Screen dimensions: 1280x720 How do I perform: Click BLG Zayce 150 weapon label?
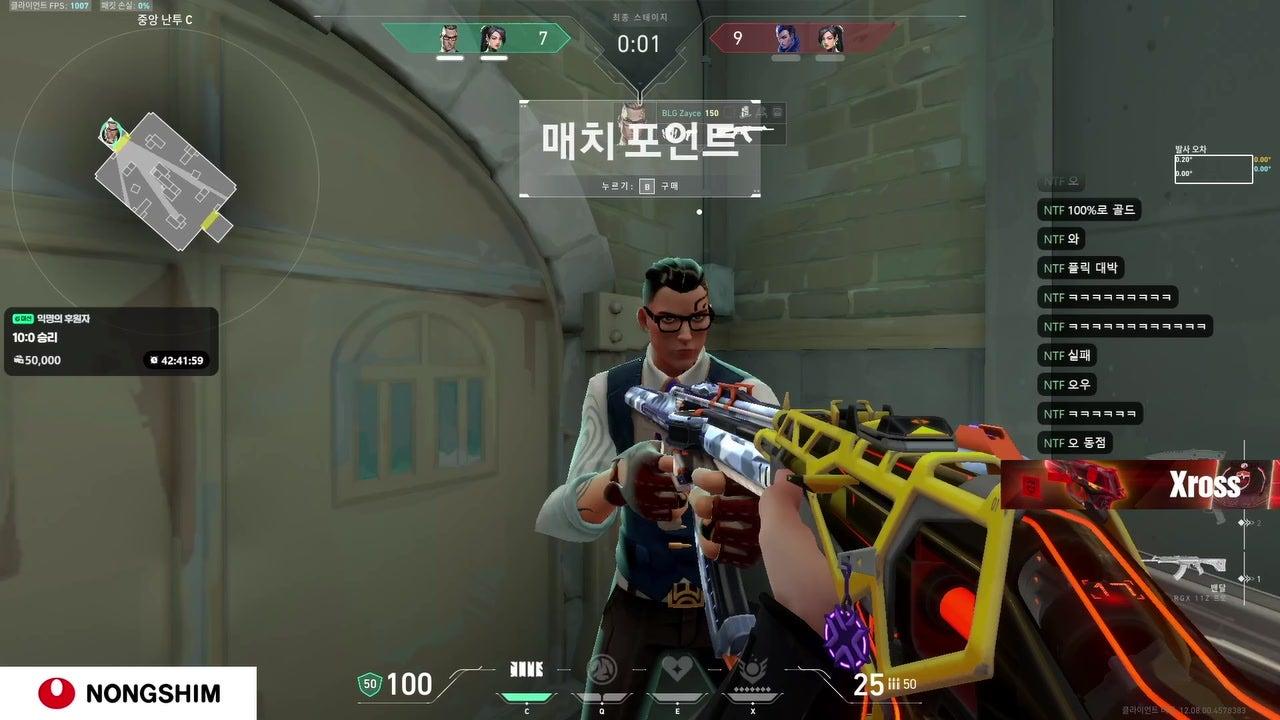point(690,113)
